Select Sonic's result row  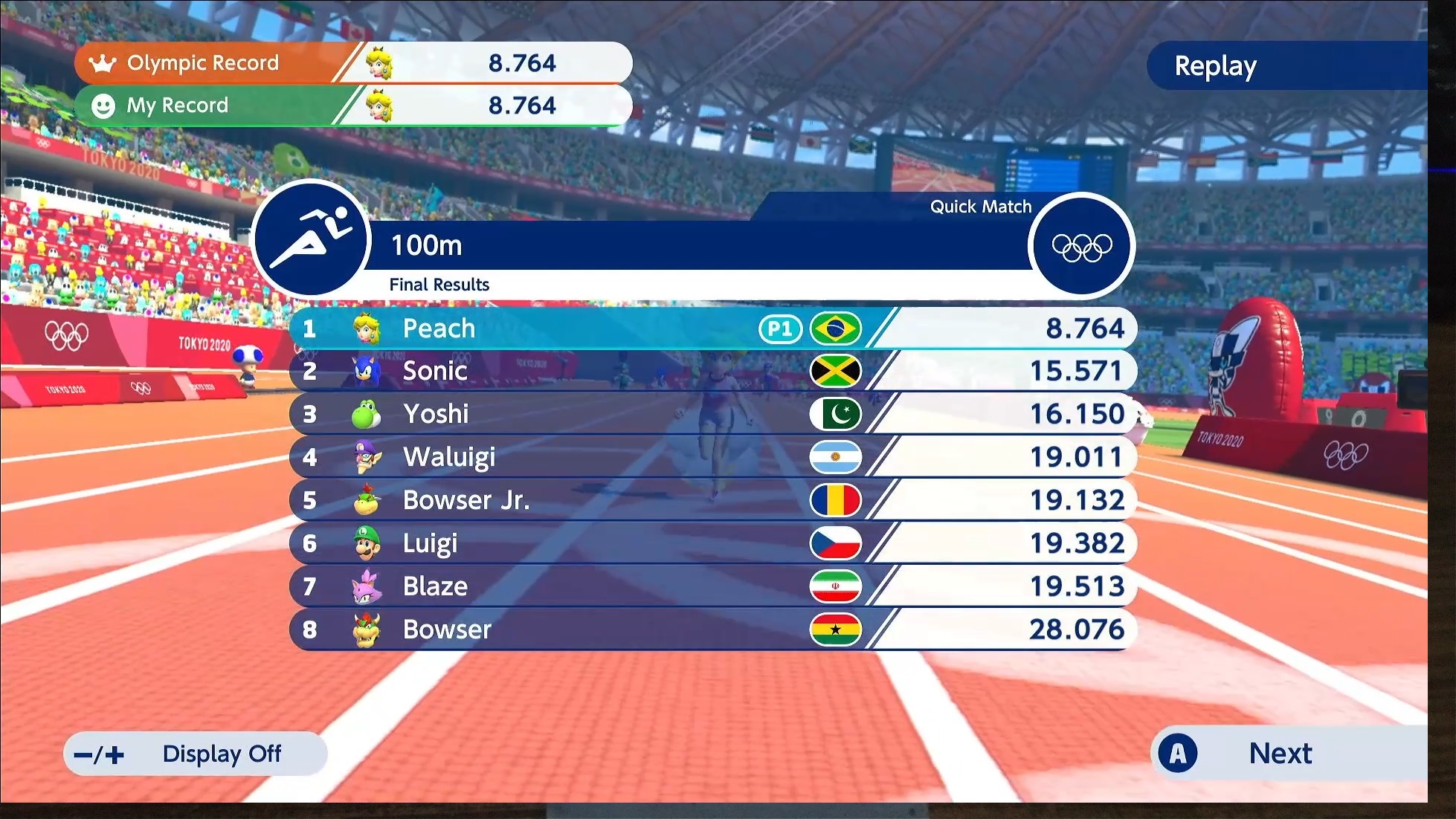[712, 371]
